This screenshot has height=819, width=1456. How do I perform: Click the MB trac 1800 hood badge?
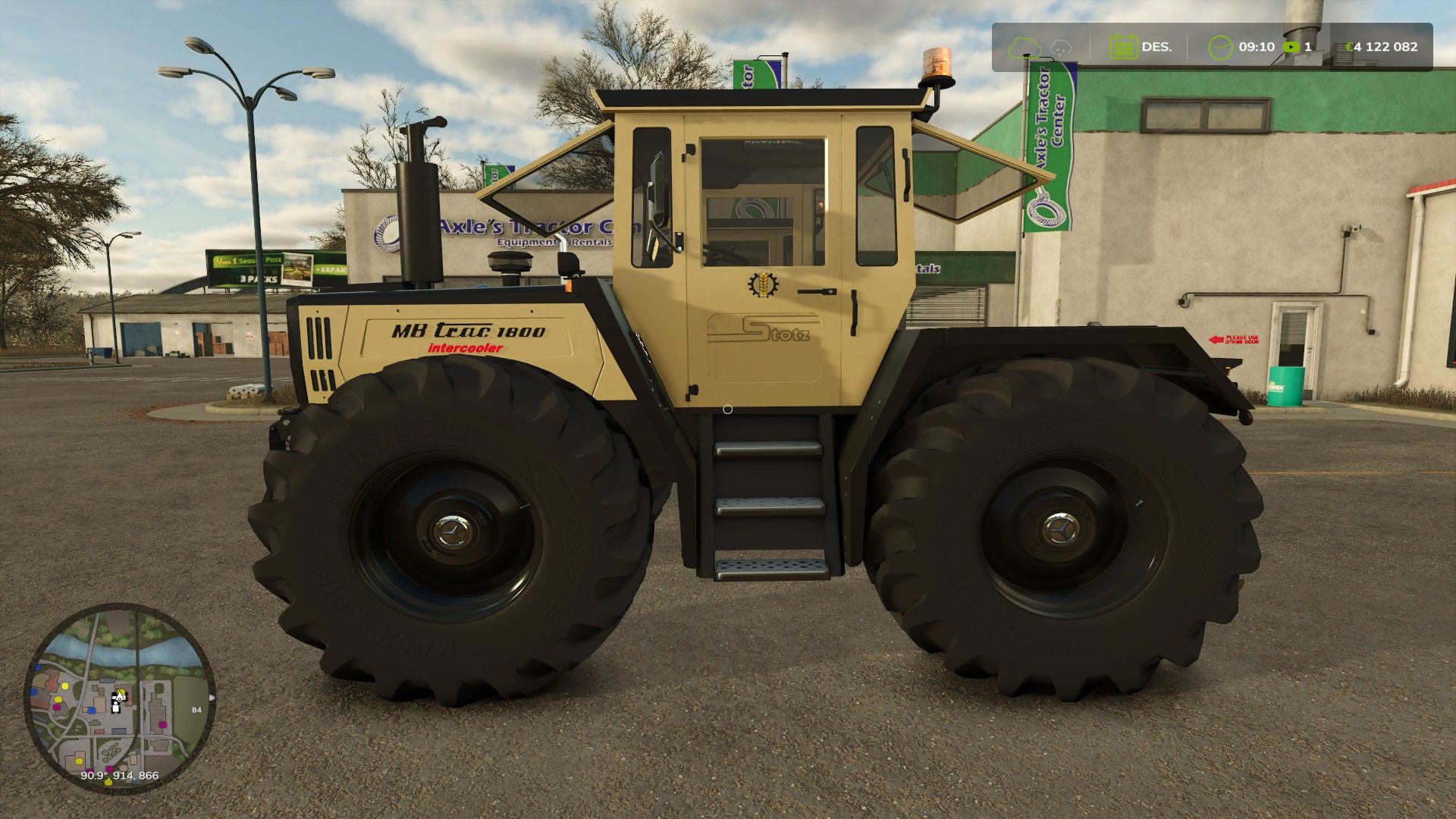pos(468,331)
